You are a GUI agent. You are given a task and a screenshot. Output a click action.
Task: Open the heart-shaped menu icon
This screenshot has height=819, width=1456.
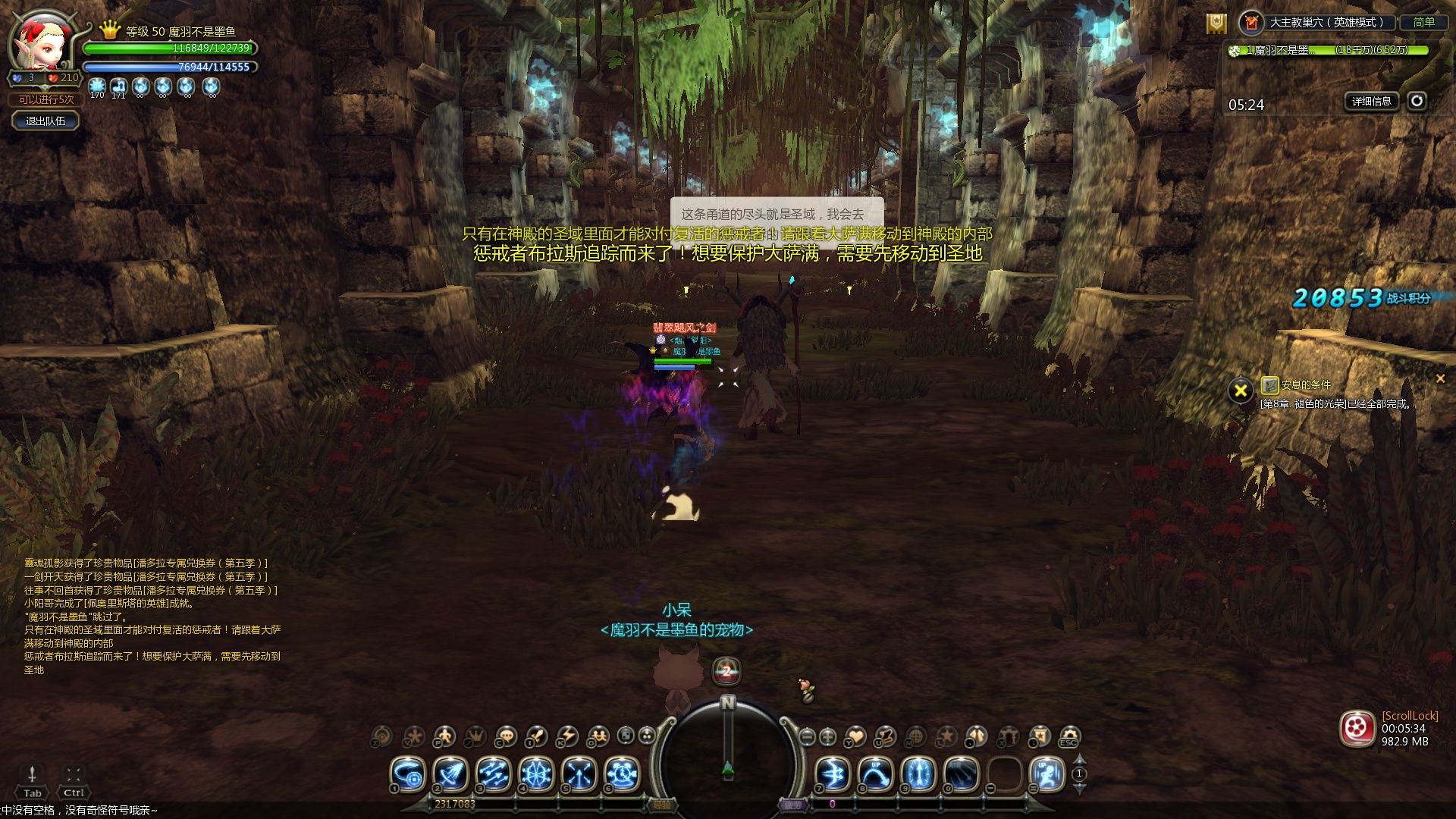click(x=855, y=736)
